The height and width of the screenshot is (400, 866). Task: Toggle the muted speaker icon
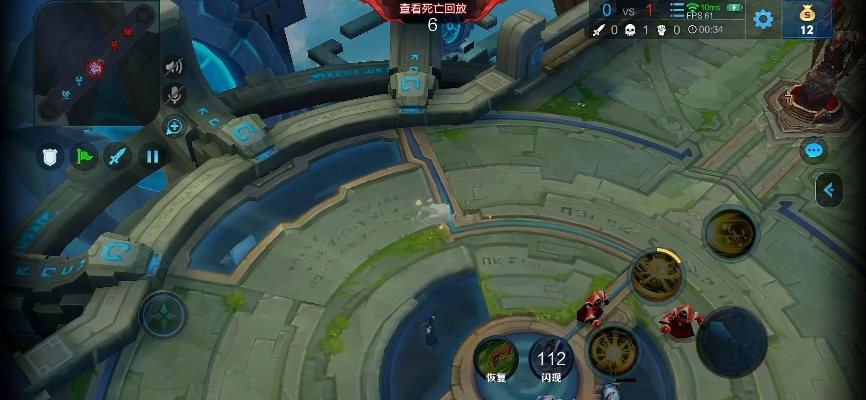tap(174, 67)
